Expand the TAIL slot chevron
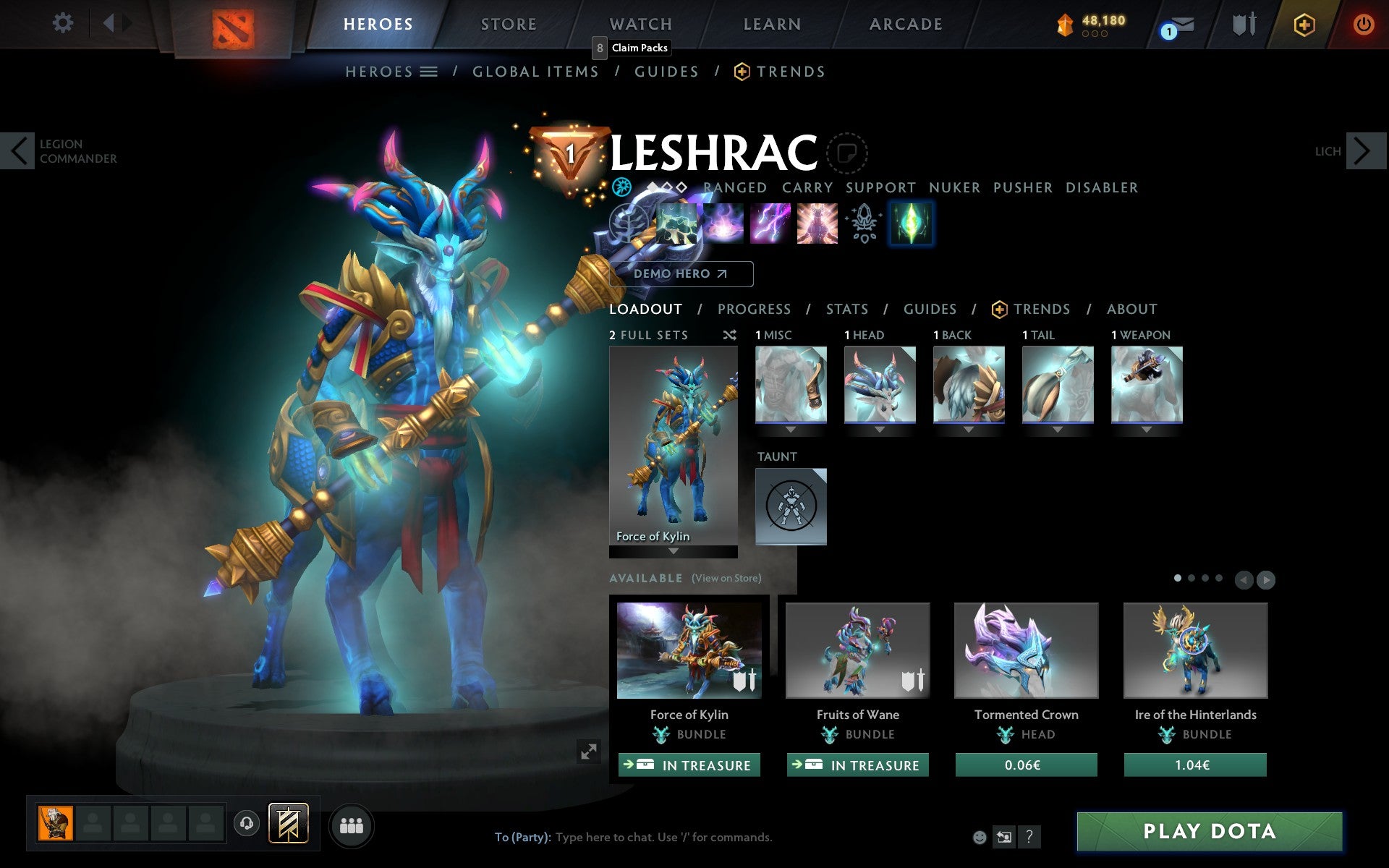The height and width of the screenshot is (868, 1389). pyautogui.click(x=1058, y=428)
